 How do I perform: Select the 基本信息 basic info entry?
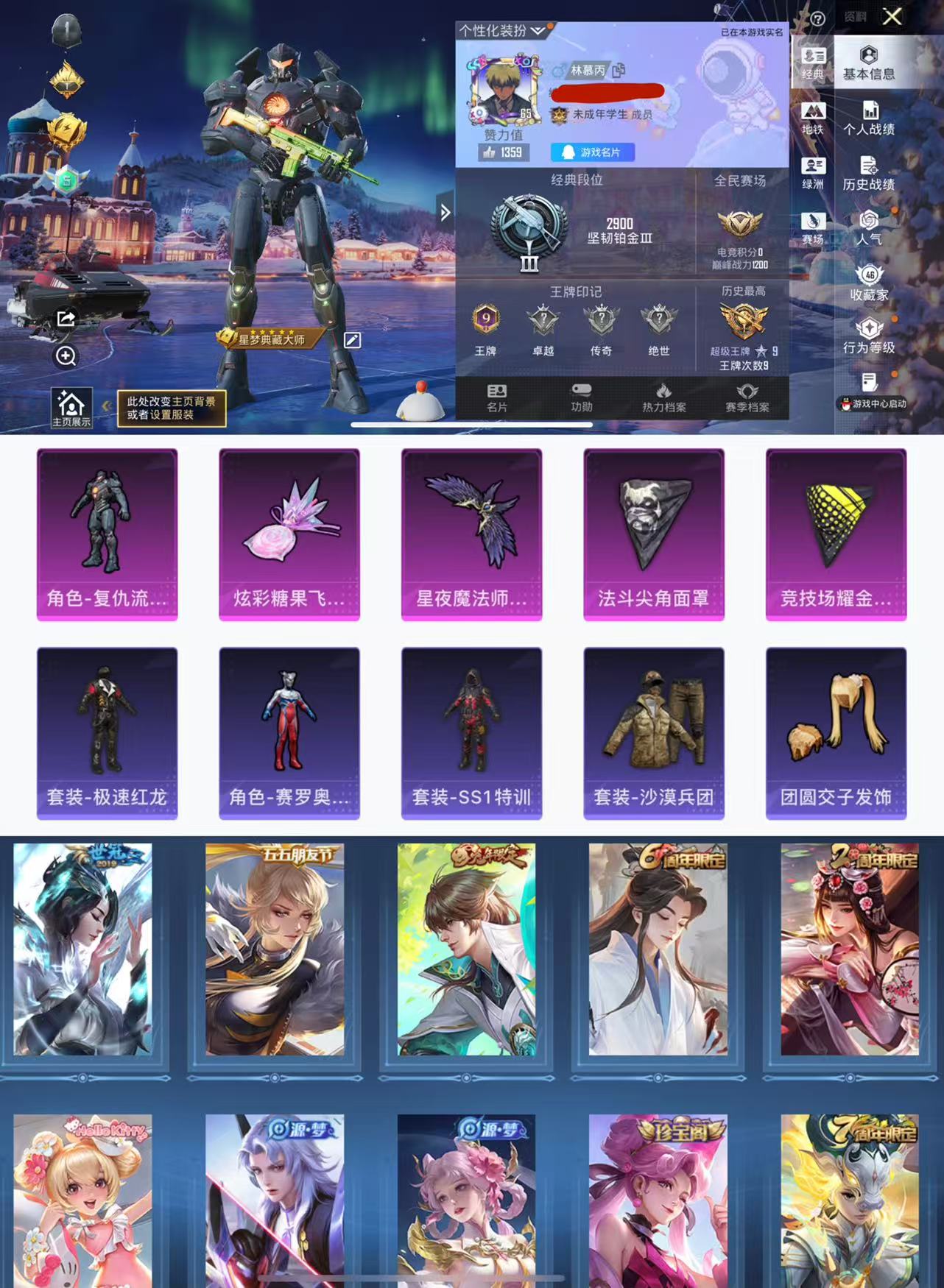pos(869,63)
